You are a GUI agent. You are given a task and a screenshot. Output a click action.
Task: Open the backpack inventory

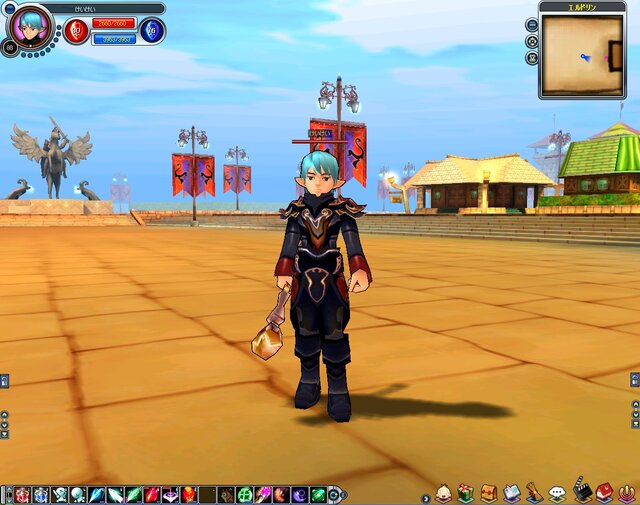pyautogui.click(x=488, y=493)
